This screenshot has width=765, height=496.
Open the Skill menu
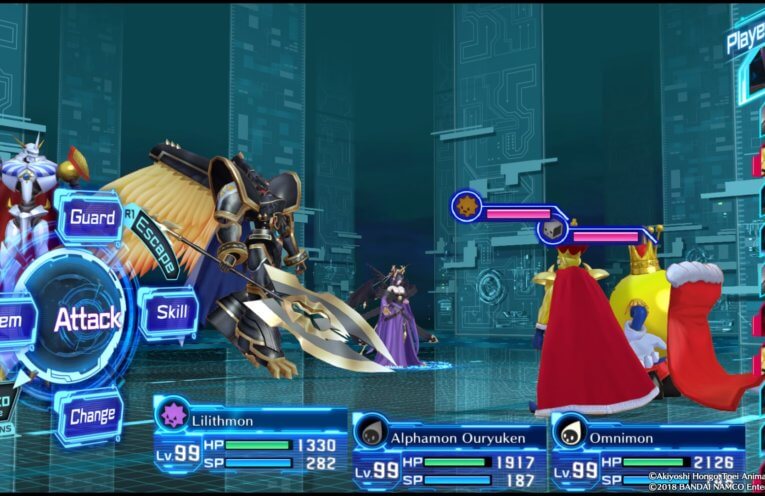170,313
